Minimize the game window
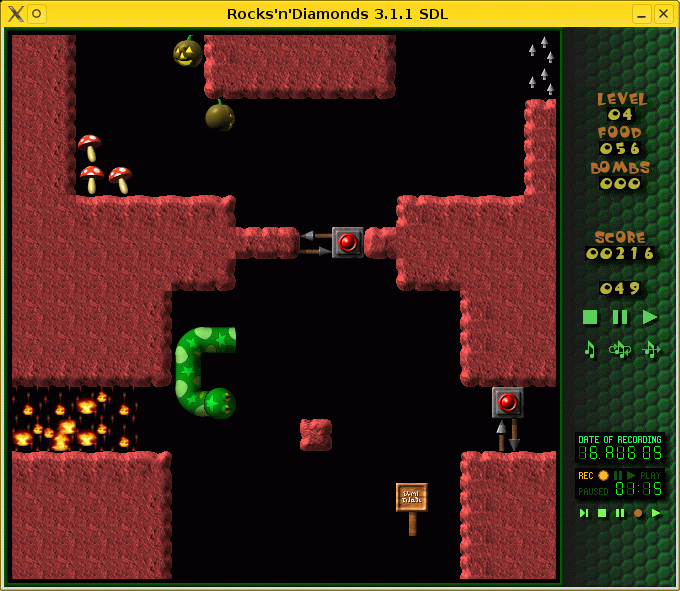This screenshot has height=591, width=680. [640, 13]
